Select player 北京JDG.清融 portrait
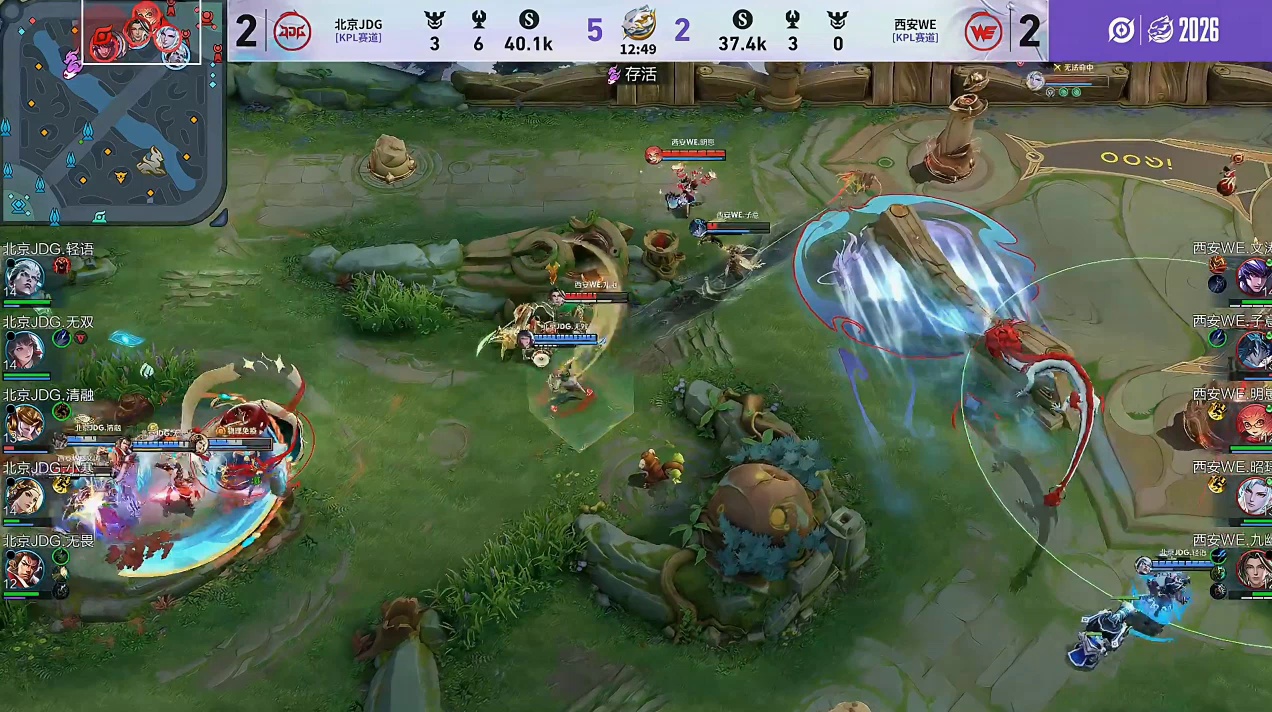The height and width of the screenshot is (712, 1272). (24, 423)
